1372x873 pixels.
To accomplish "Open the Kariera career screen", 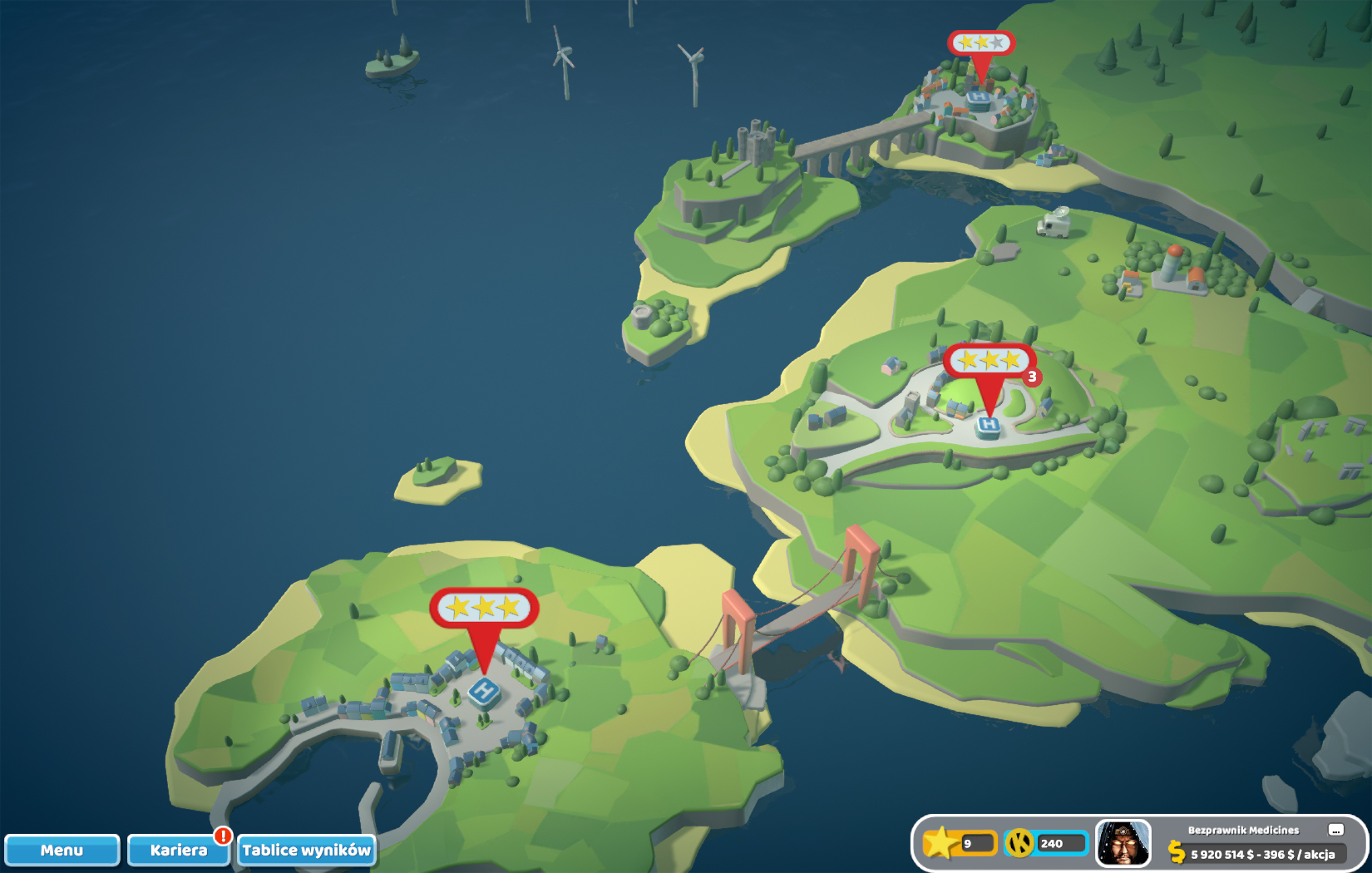I will (178, 850).
